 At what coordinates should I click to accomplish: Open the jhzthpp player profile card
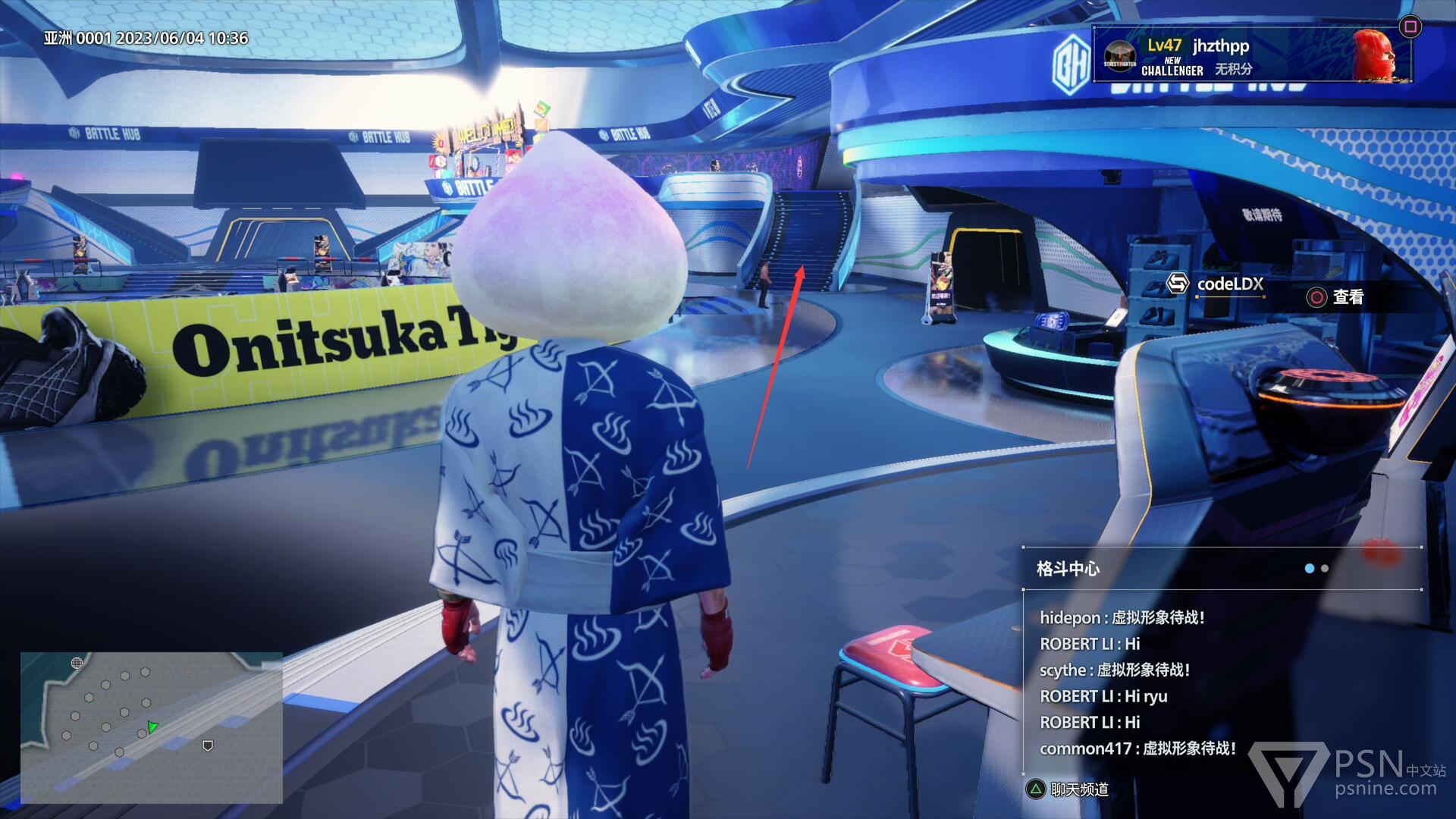point(1251,55)
